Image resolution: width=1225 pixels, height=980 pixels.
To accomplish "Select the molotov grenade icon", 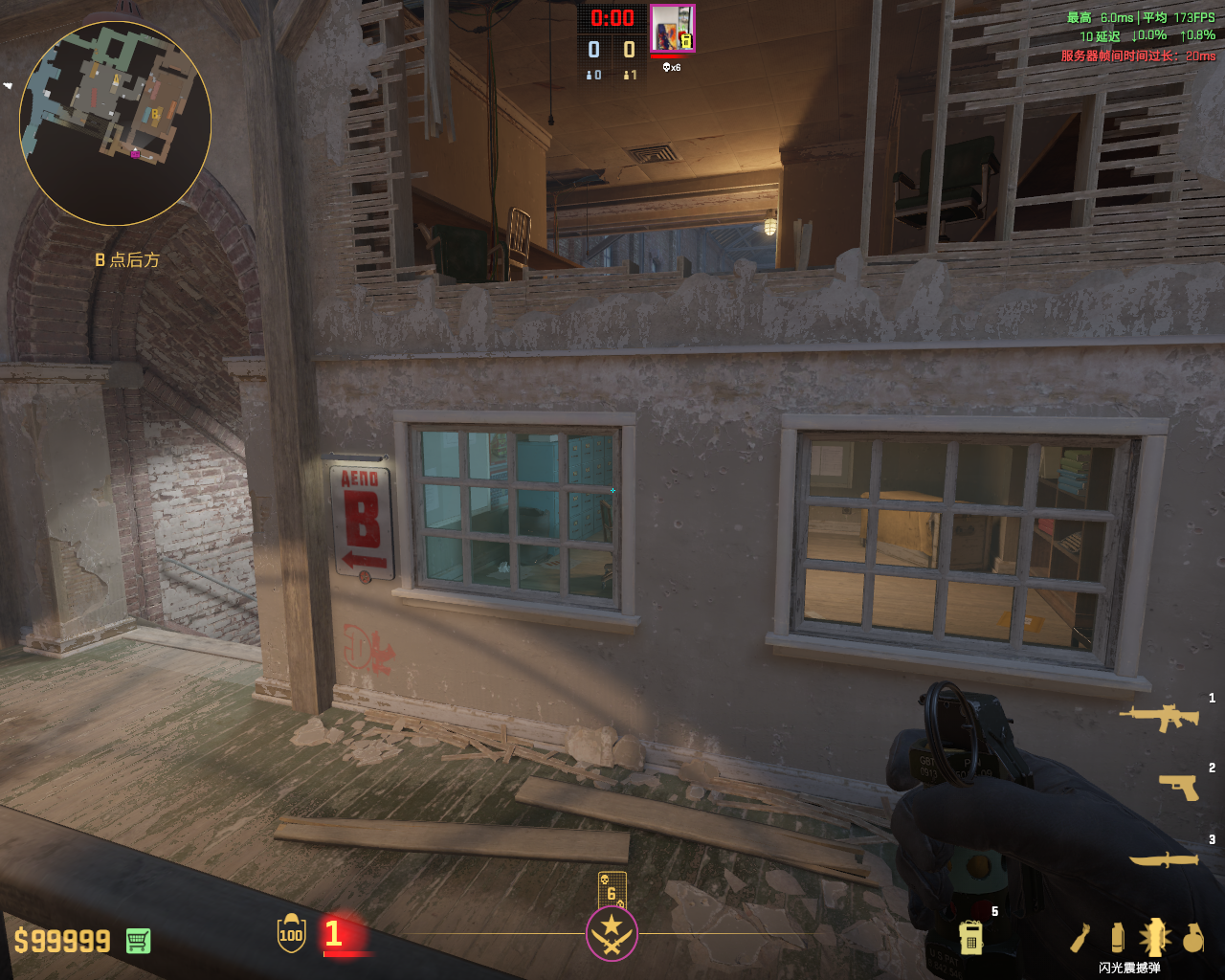I will tap(1080, 938).
